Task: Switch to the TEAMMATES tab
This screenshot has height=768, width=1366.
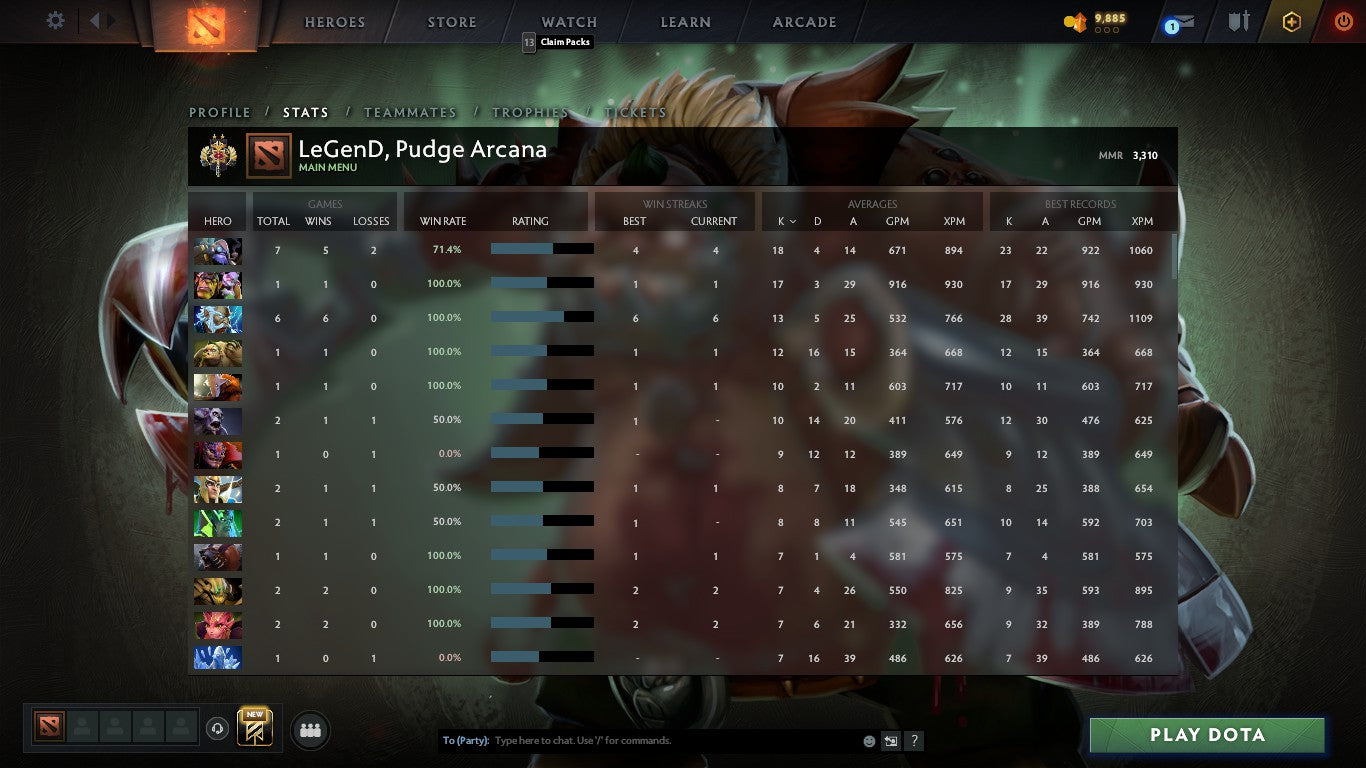Action: click(410, 112)
